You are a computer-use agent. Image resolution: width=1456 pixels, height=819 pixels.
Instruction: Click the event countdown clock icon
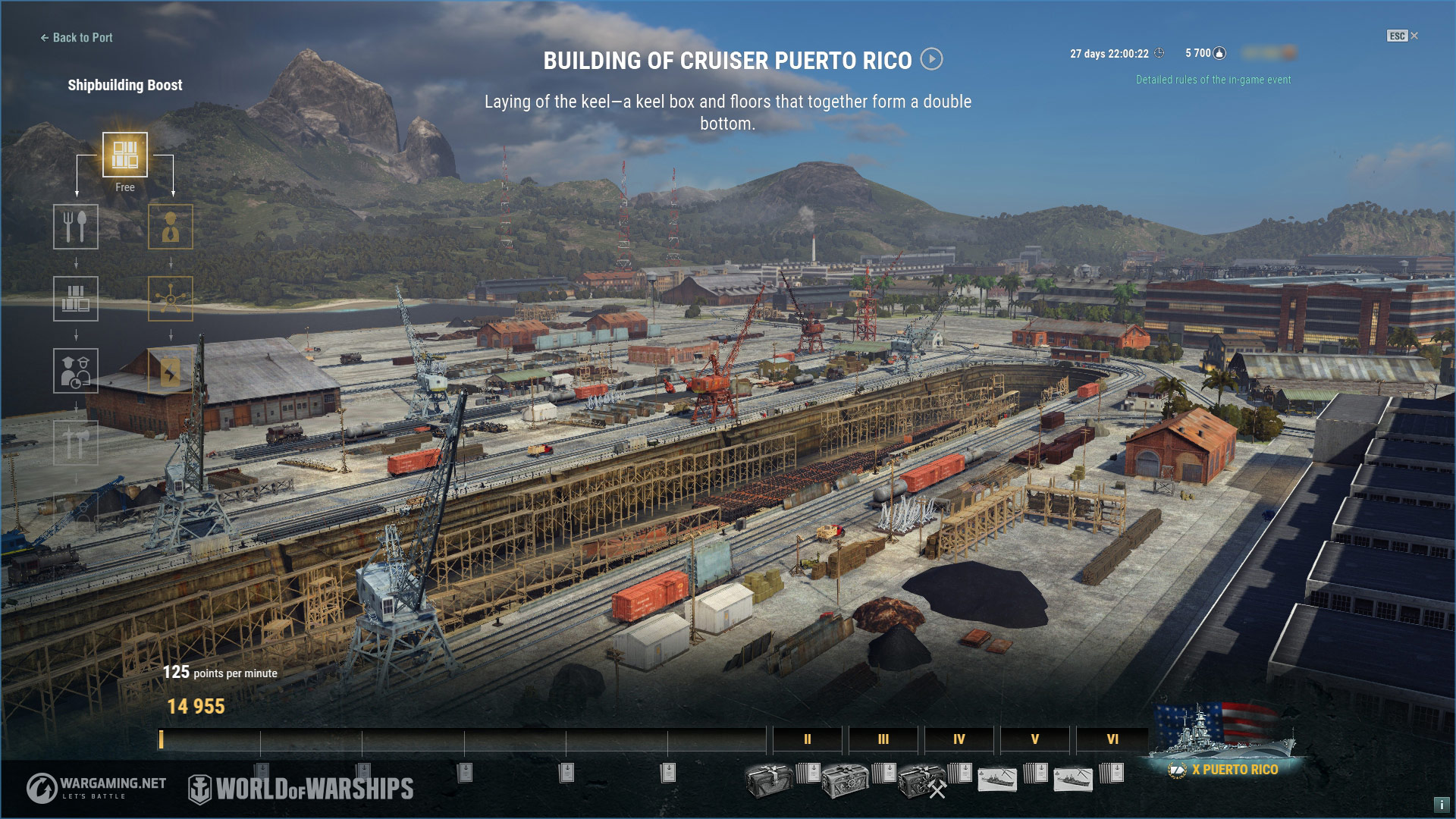(1158, 52)
